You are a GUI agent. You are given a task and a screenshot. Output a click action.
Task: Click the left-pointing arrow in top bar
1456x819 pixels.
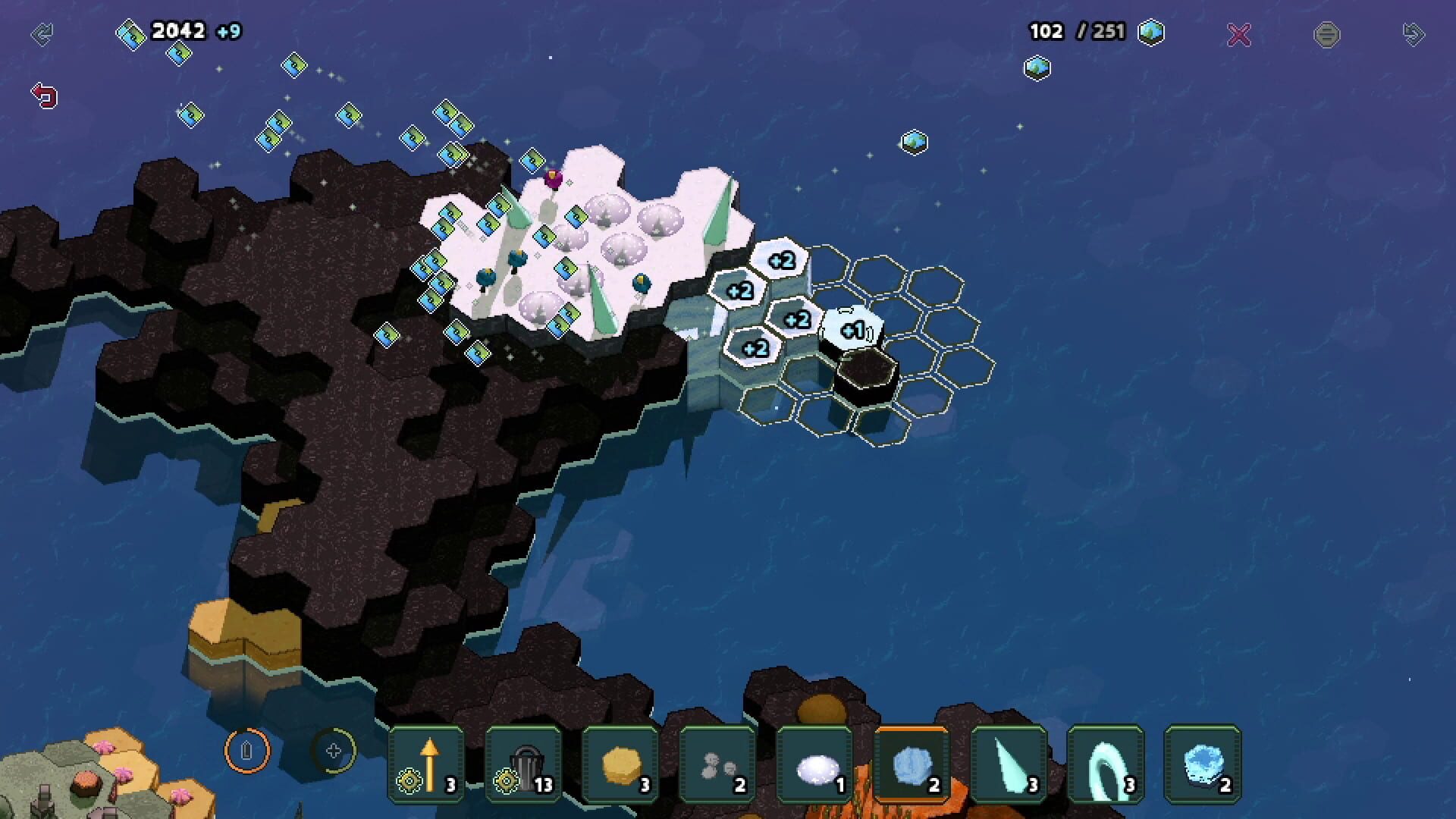[42, 34]
